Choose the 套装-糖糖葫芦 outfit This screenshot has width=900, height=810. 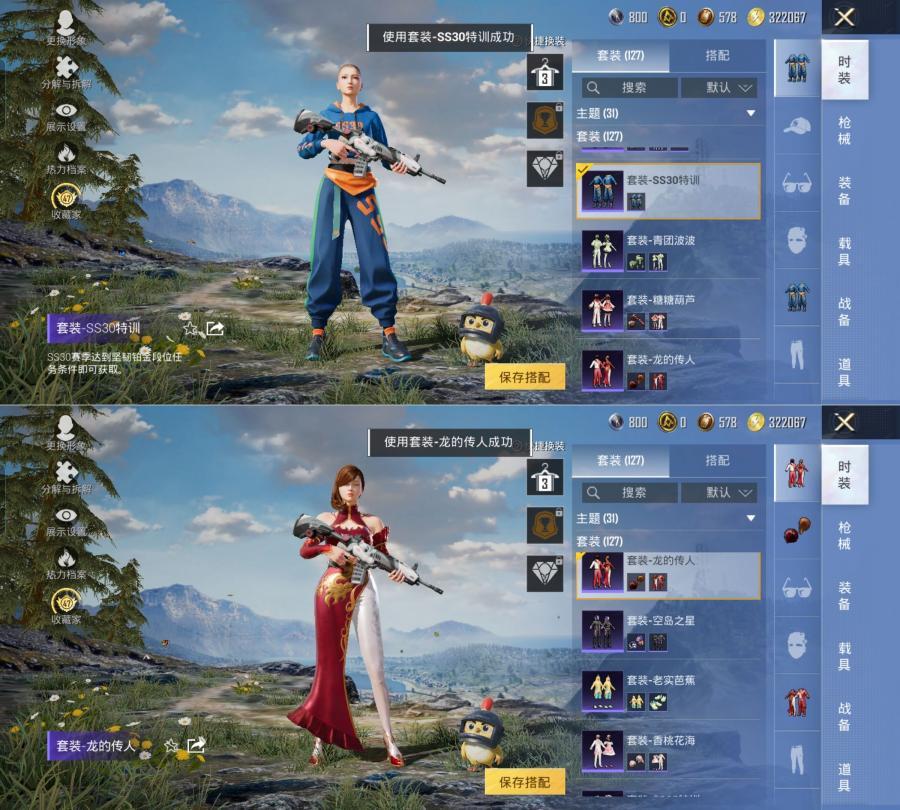[x=667, y=310]
